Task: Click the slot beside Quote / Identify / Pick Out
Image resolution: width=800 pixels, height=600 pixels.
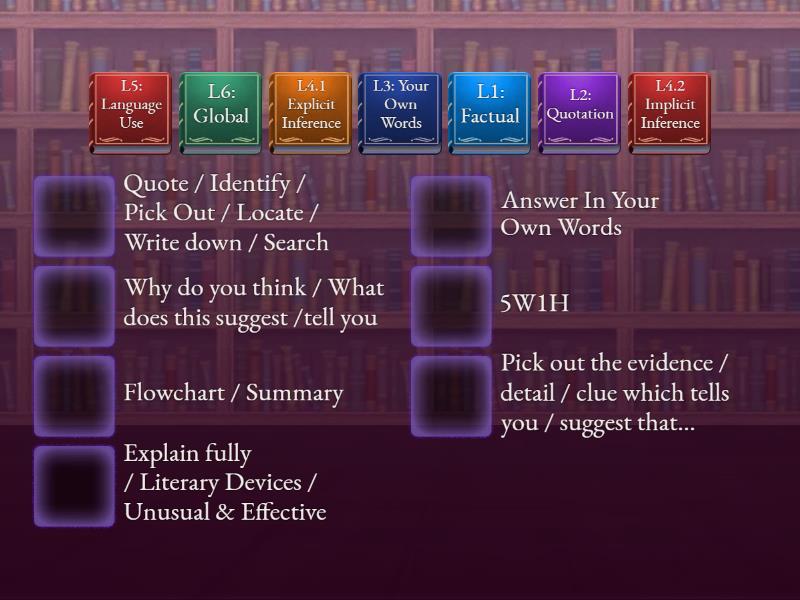Action: (75, 216)
